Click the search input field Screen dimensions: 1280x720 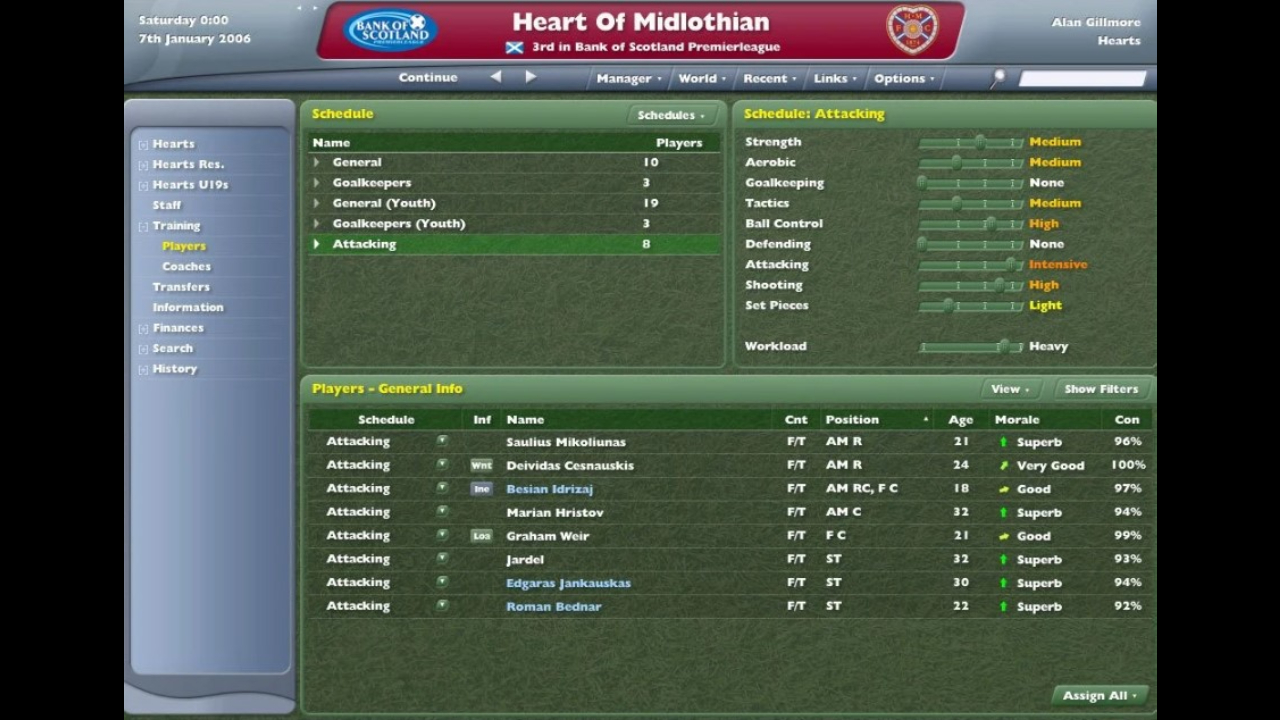point(1082,78)
